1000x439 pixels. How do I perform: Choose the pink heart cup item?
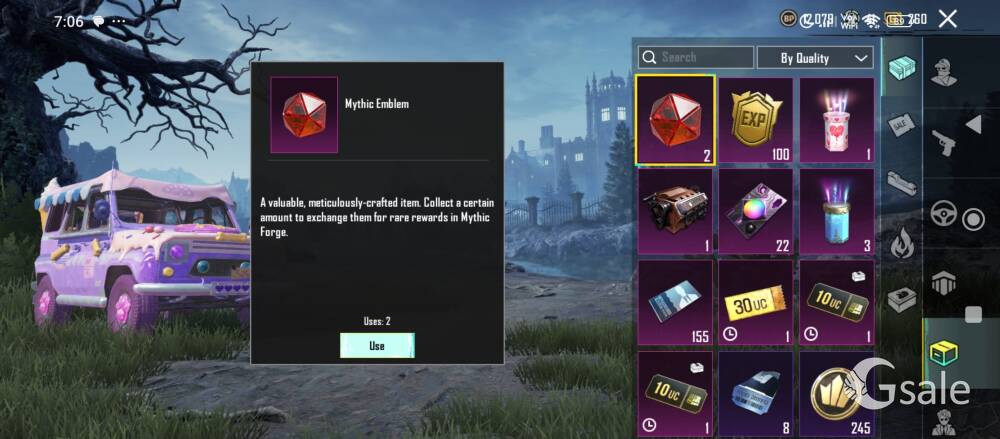coord(837,119)
